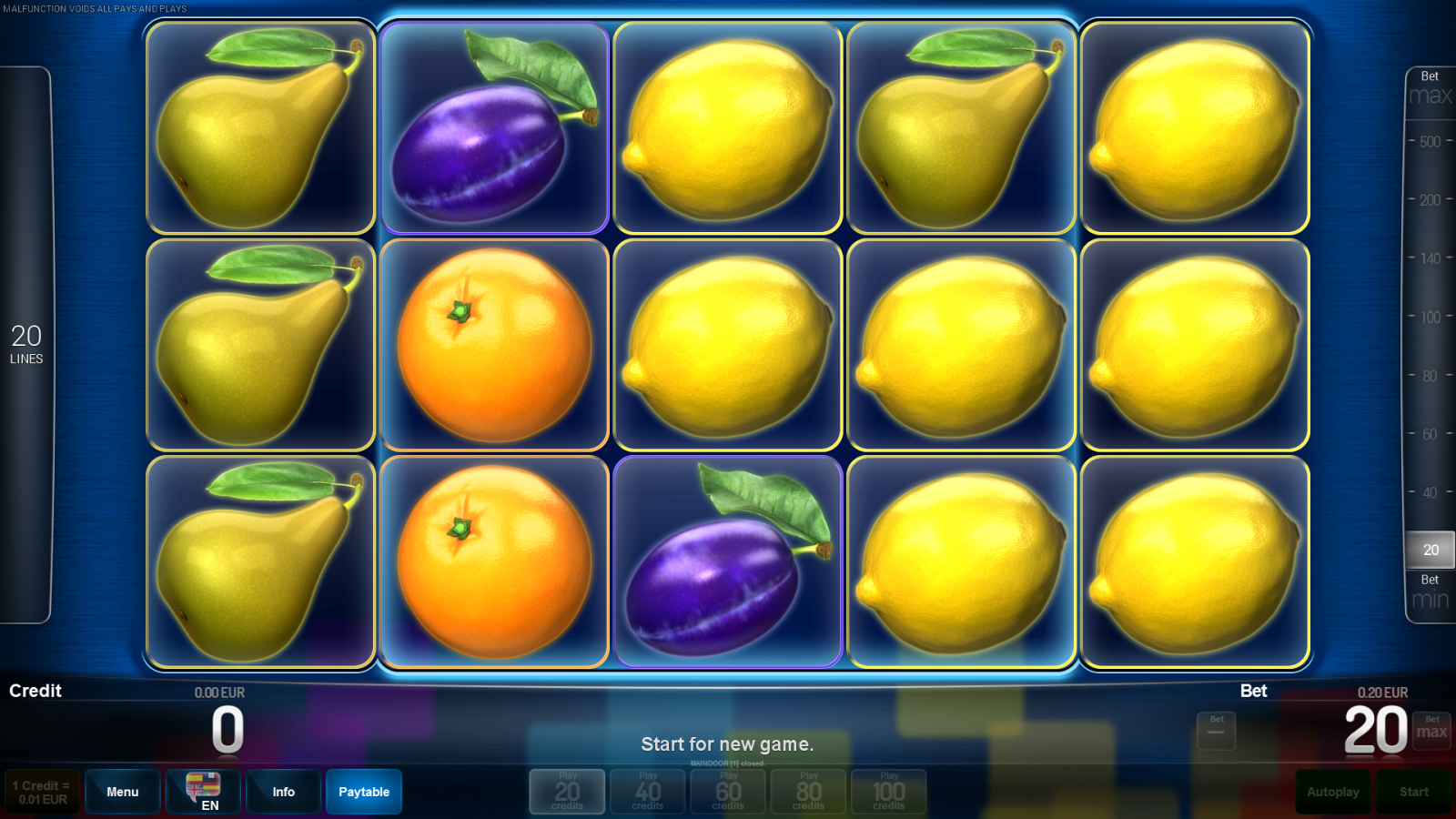Click the top lemon on the fifth reel
The height and width of the screenshot is (819, 1456).
coord(1194,127)
